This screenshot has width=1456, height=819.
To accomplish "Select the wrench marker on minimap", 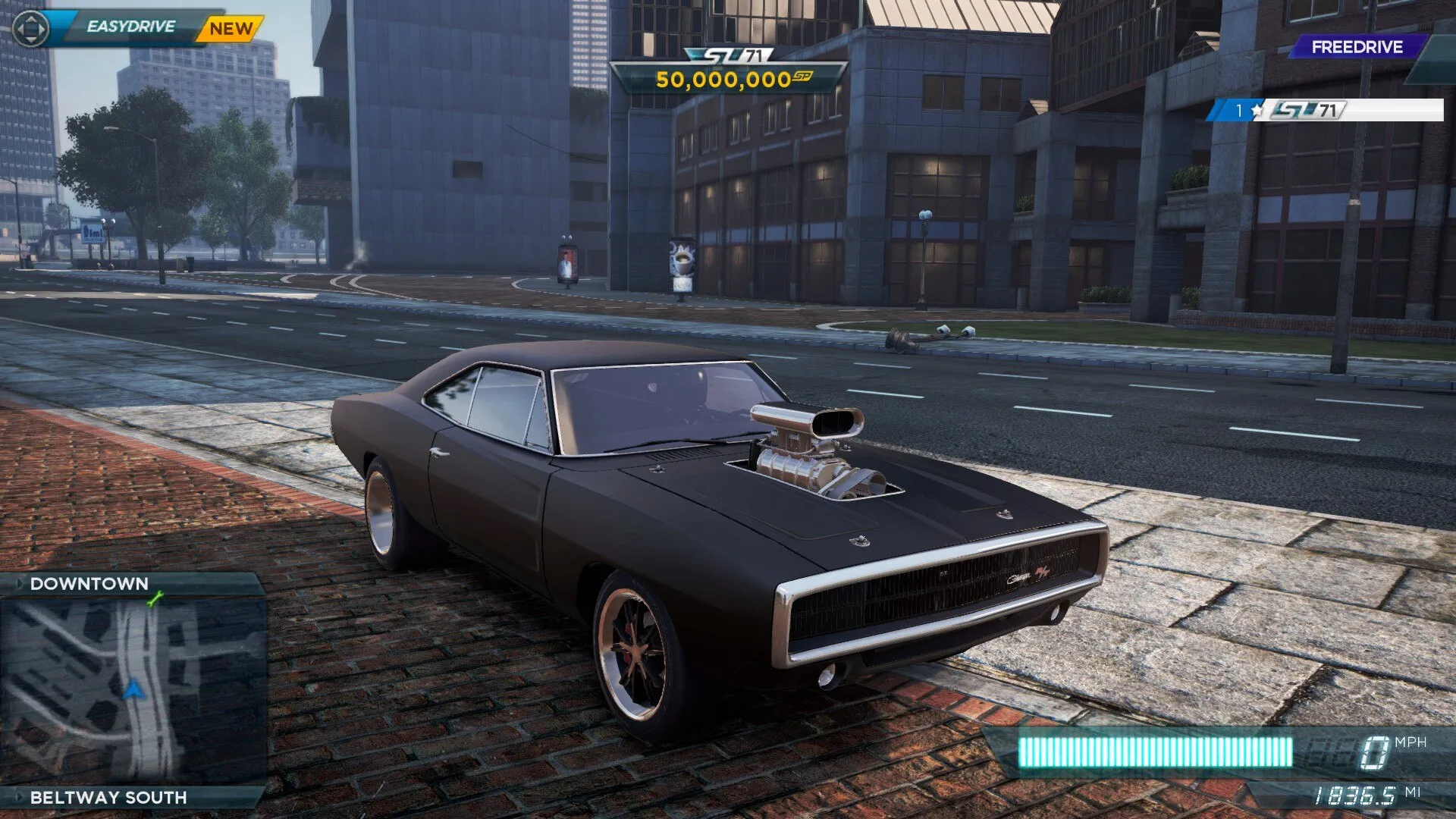I will [155, 601].
